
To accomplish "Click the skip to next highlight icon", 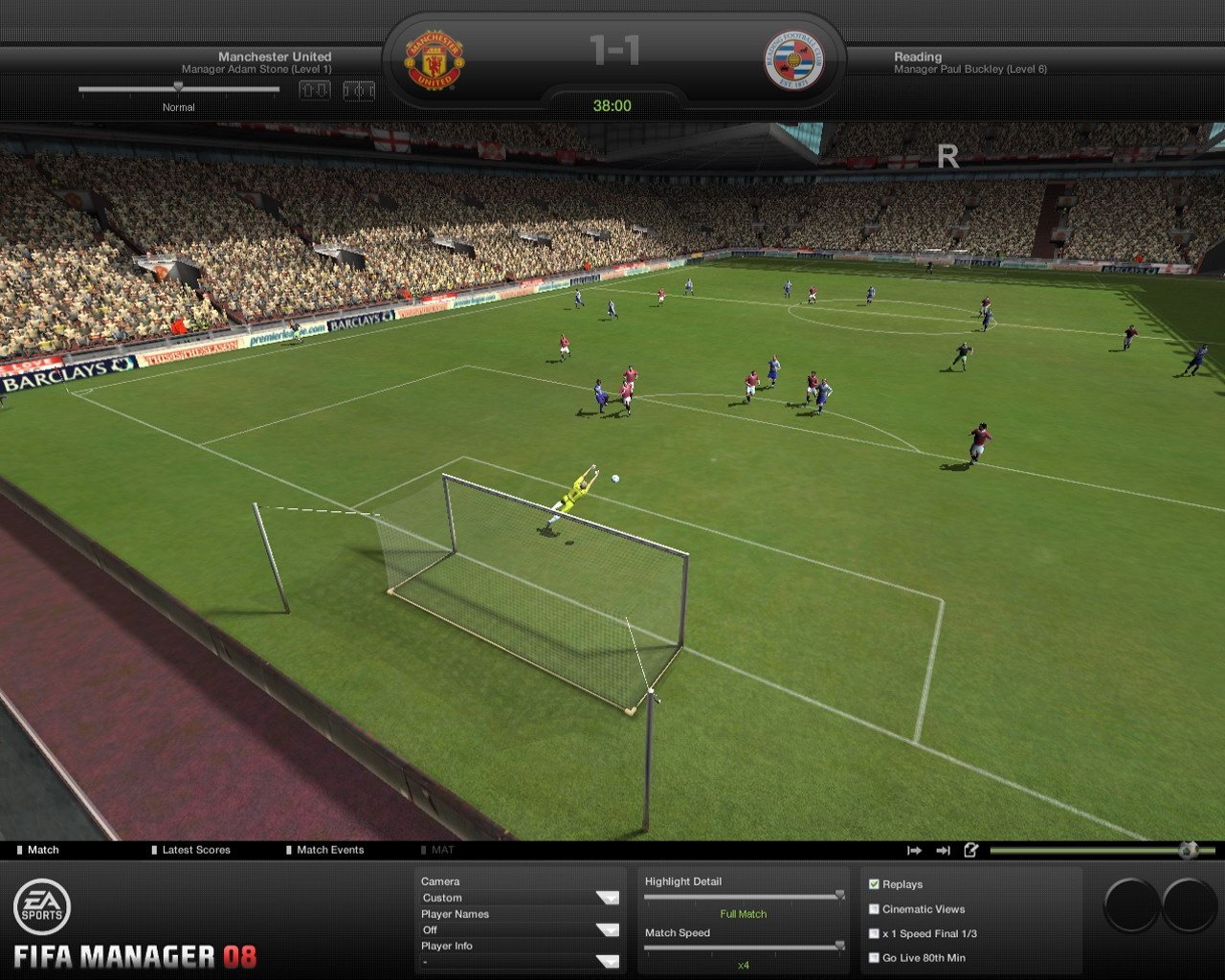I will [914, 849].
